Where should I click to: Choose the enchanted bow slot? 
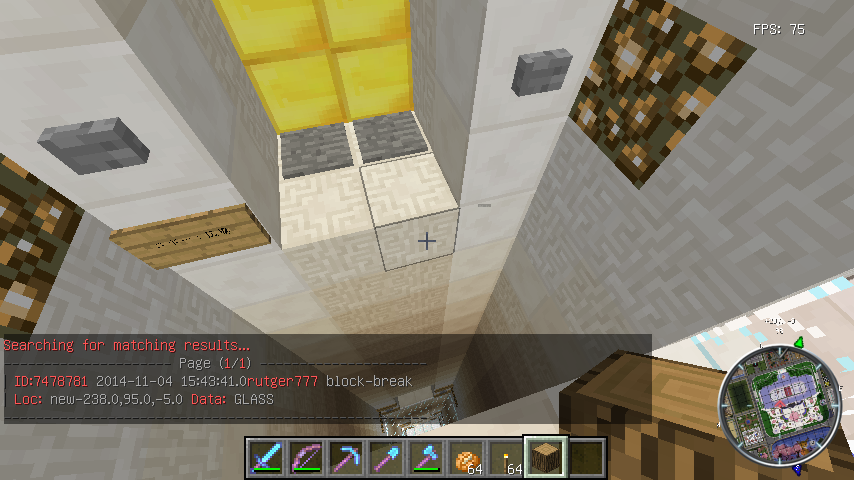click(x=306, y=458)
